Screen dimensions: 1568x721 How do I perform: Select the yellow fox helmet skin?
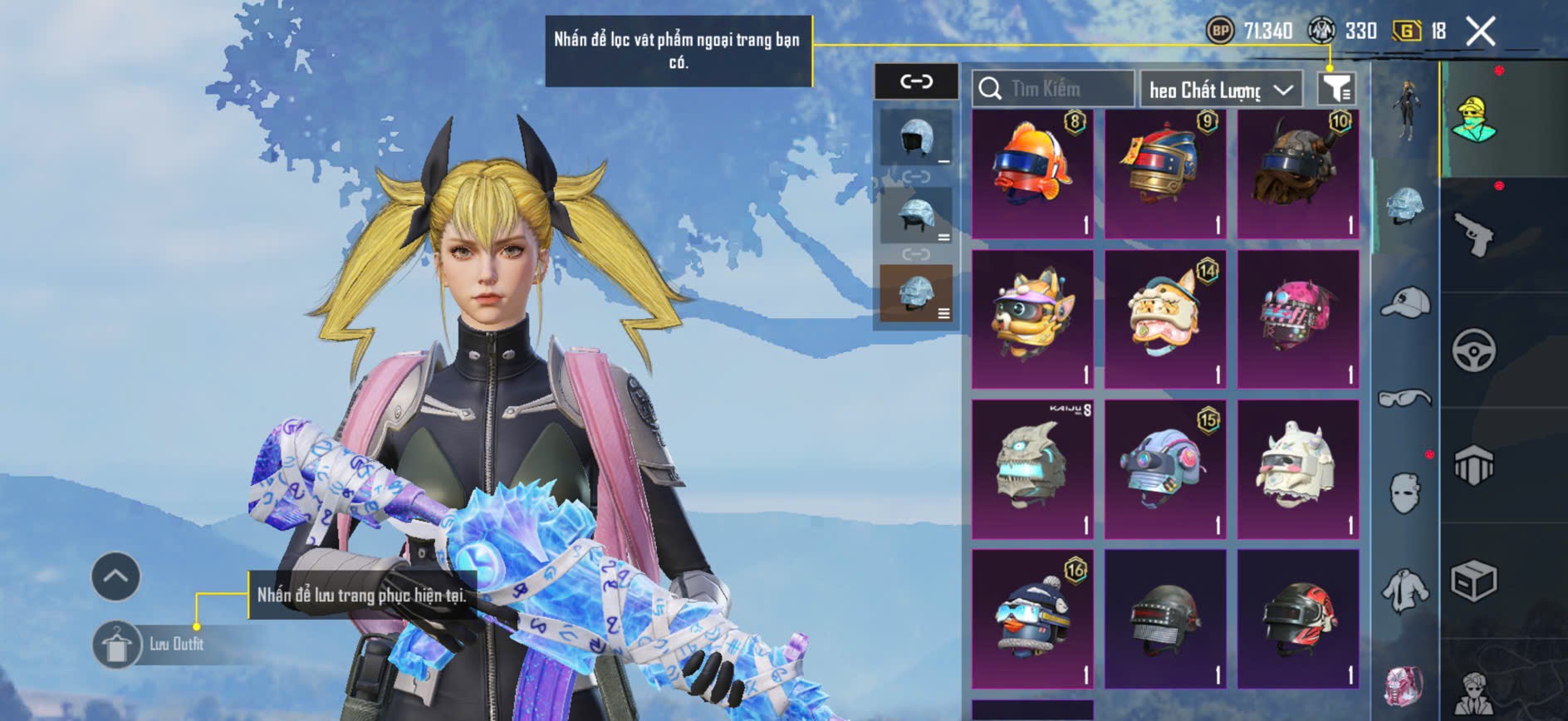(1032, 318)
